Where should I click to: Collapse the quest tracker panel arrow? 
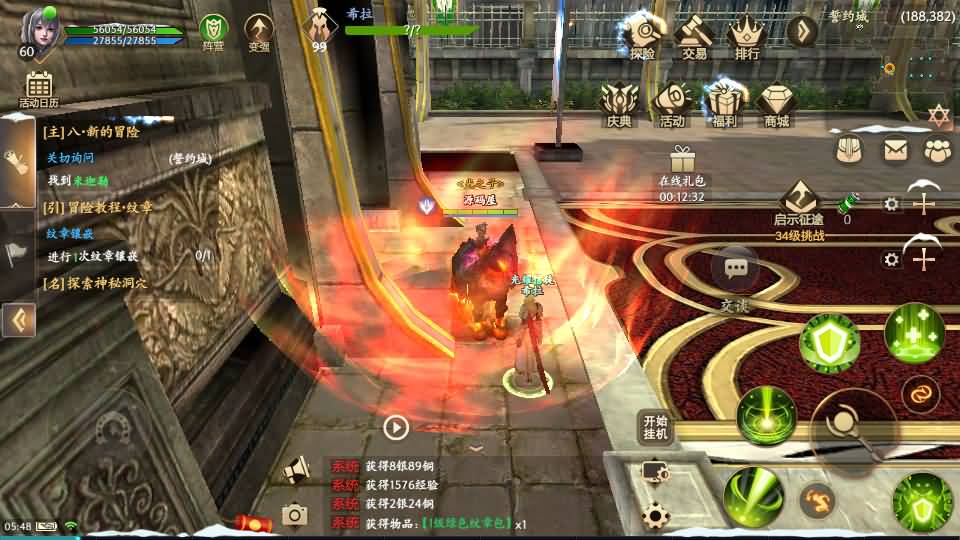[19, 320]
